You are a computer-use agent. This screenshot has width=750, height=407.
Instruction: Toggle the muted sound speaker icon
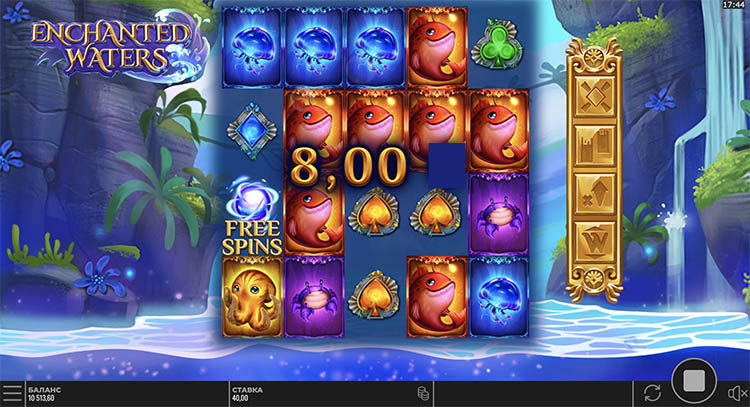click(735, 393)
